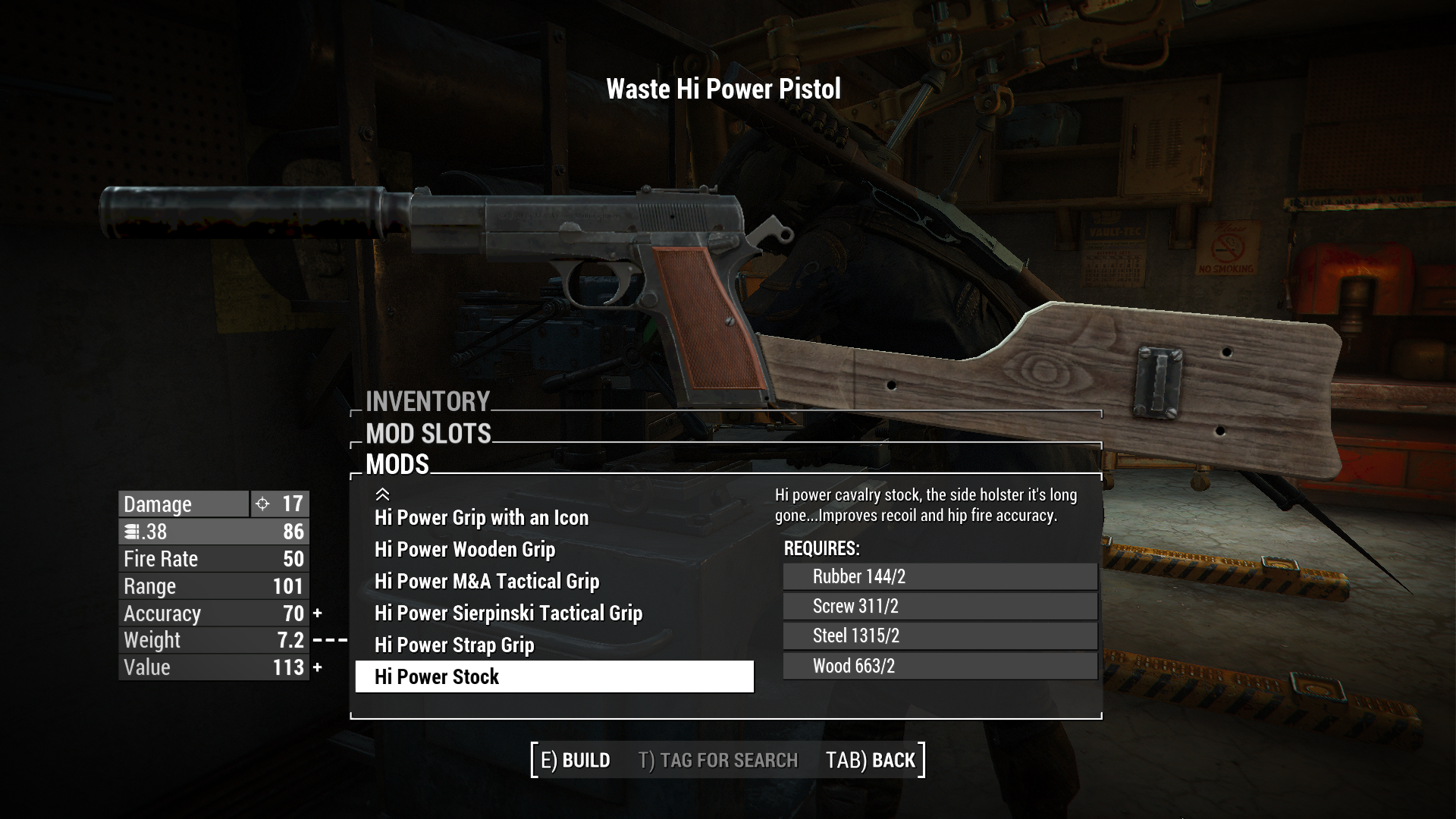Tag the mod for search

717,760
